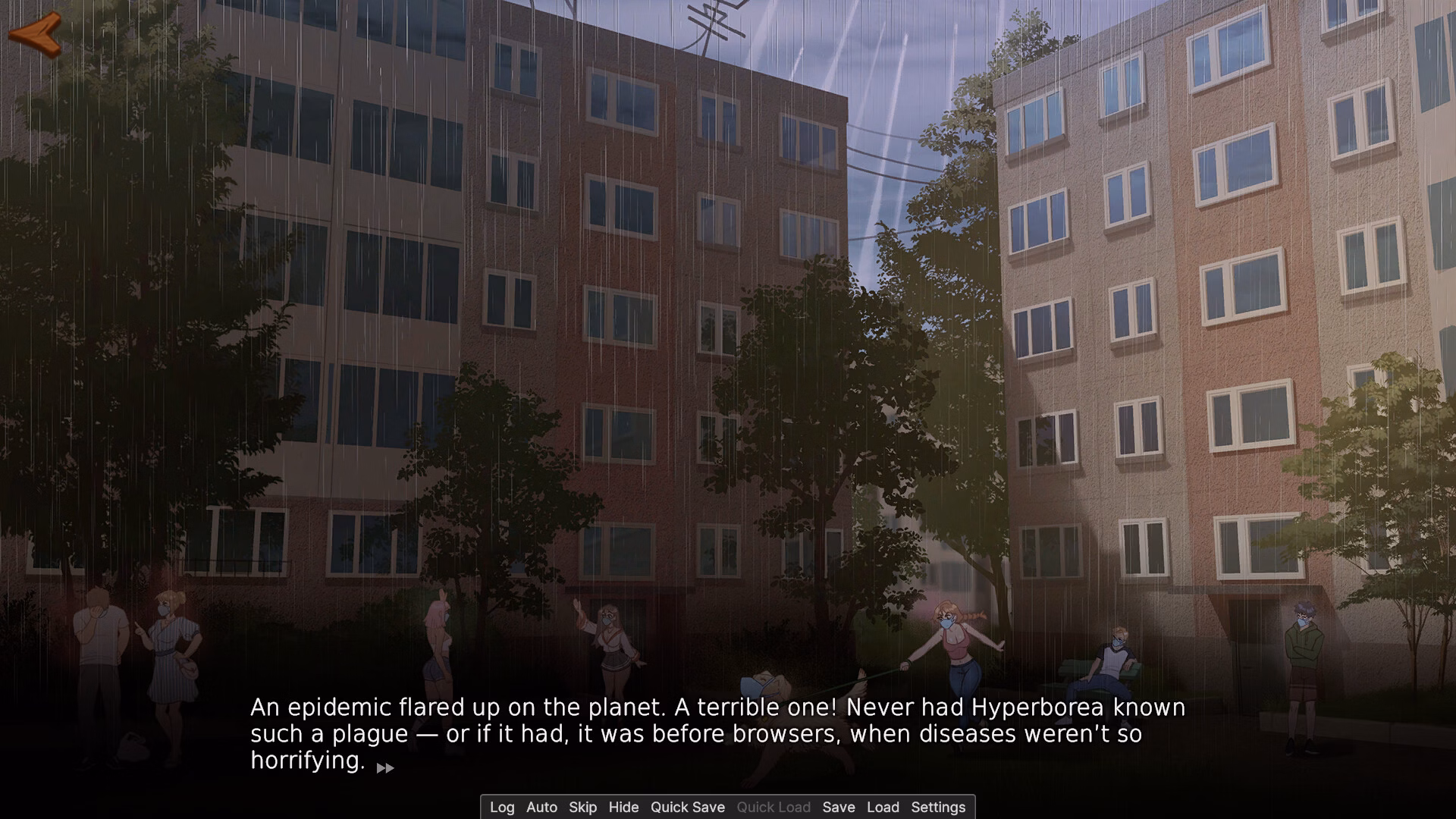Open the dialogue Log

pos(502,807)
